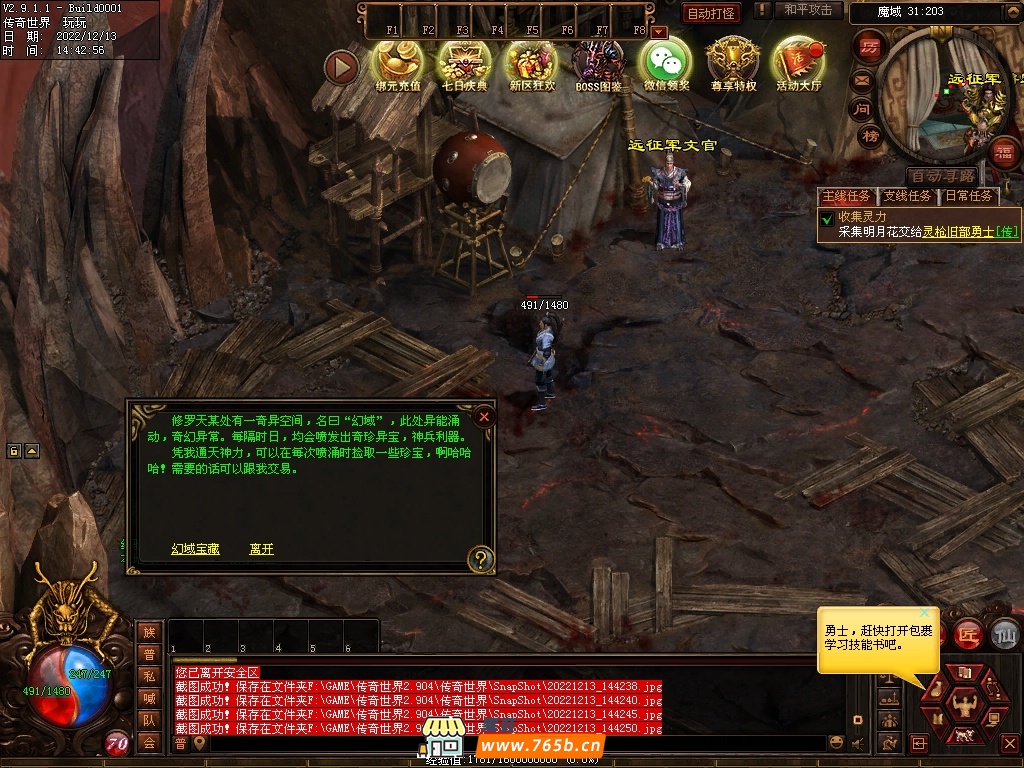Click the 自动寻路 auto-pathing button
The height and width of the screenshot is (768, 1024).
tap(942, 176)
